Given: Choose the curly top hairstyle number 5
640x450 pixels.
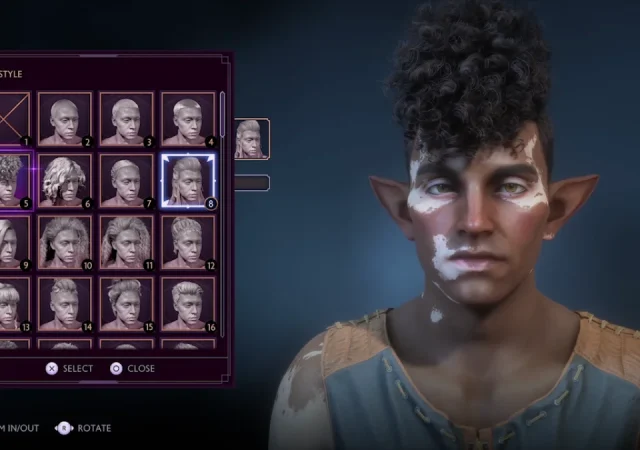Looking at the screenshot, I should (x=12, y=181).
